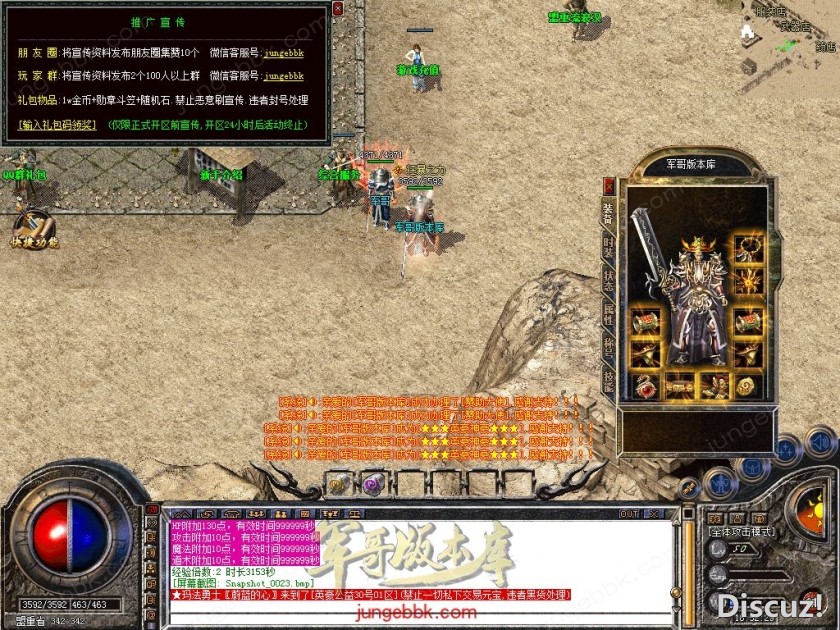Viewport: 840px width, 630px height.
Task: Open the 状态 tab
Action: tap(608, 279)
